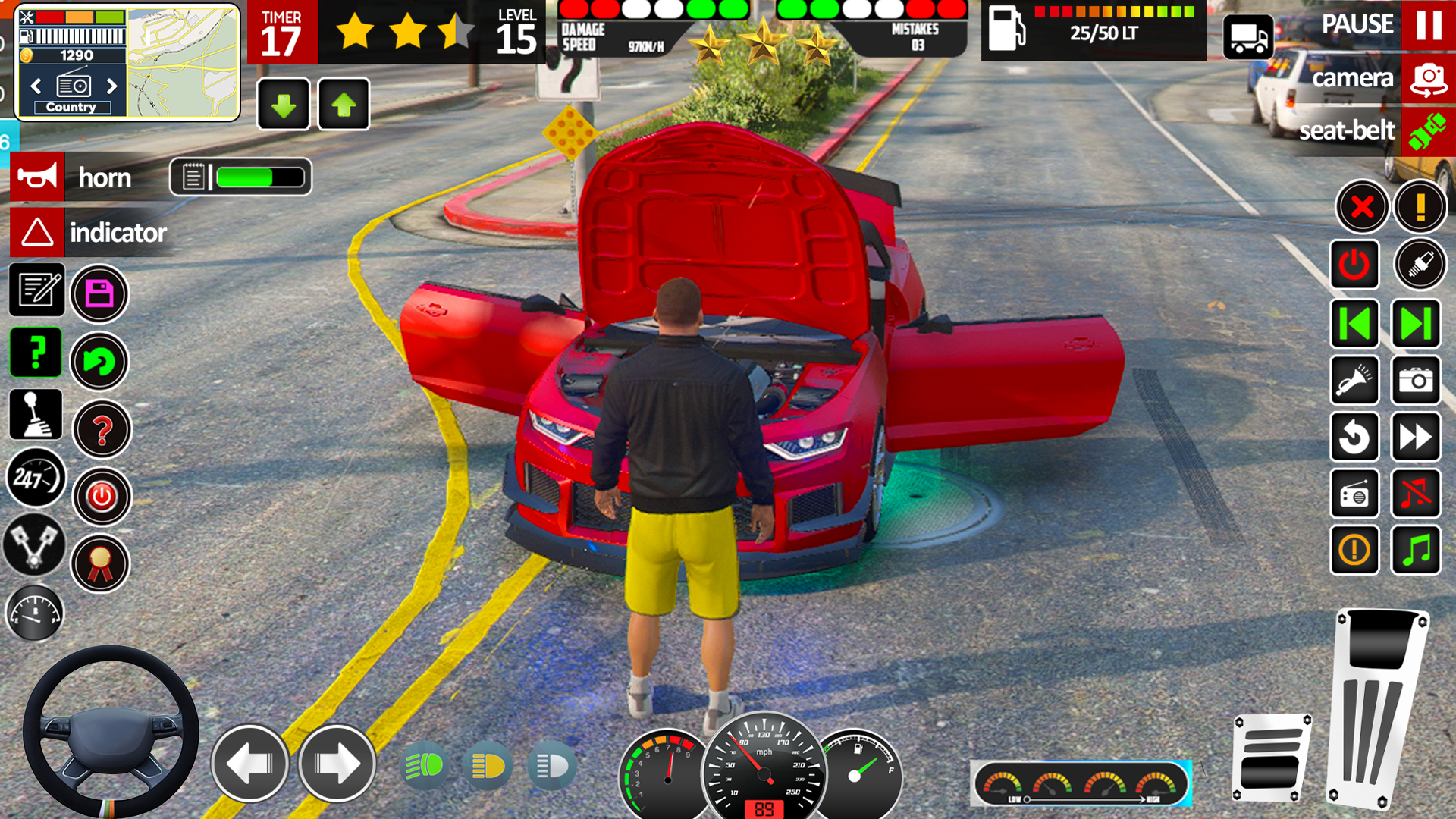Sound the horn
Image resolution: width=1456 pixels, height=819 pixels.
click(x=37, y=177)
